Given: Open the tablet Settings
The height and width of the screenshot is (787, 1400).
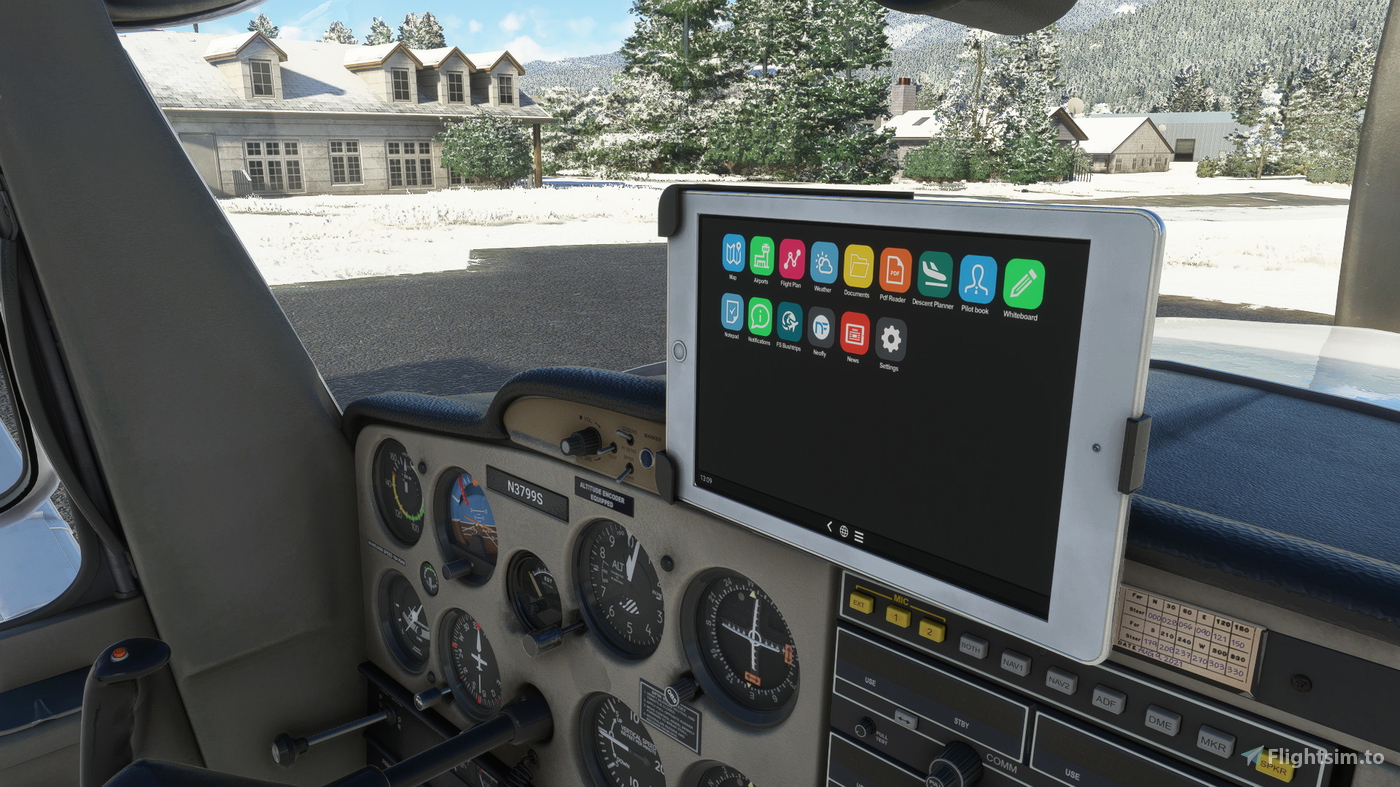Looking at the screenshot, I should pyautogui.click(x=888, y=340).
